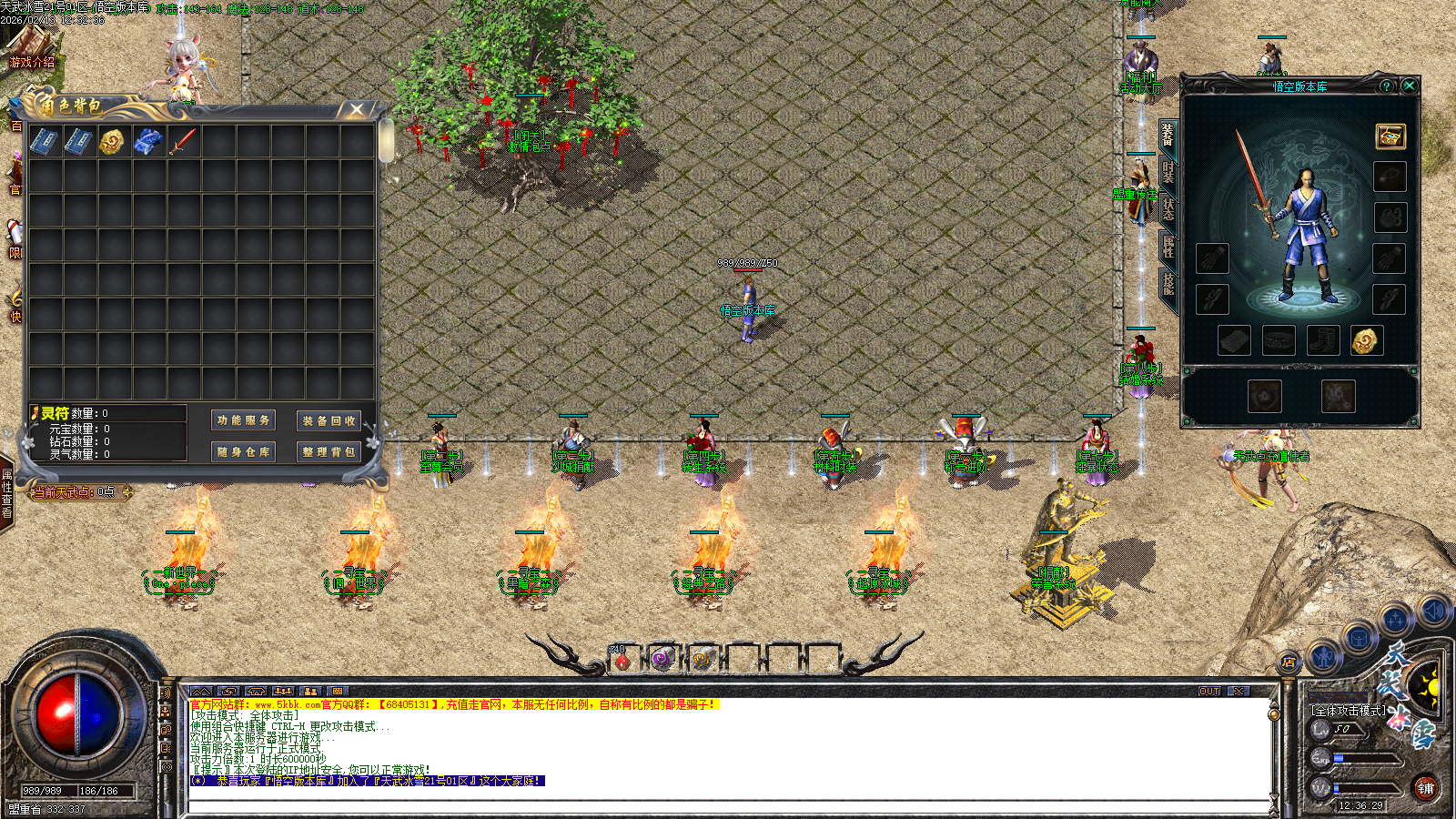1456x819 pixels.
Task: Select a blue skill book in the backpack
Action: pos(44,140)
